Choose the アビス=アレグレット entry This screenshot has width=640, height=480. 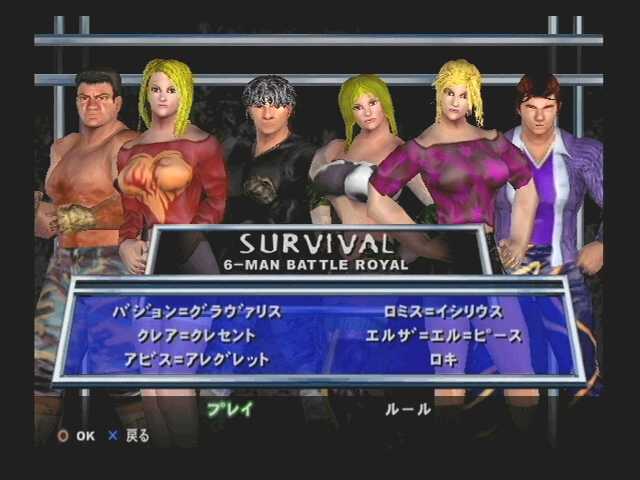[184, 360]
